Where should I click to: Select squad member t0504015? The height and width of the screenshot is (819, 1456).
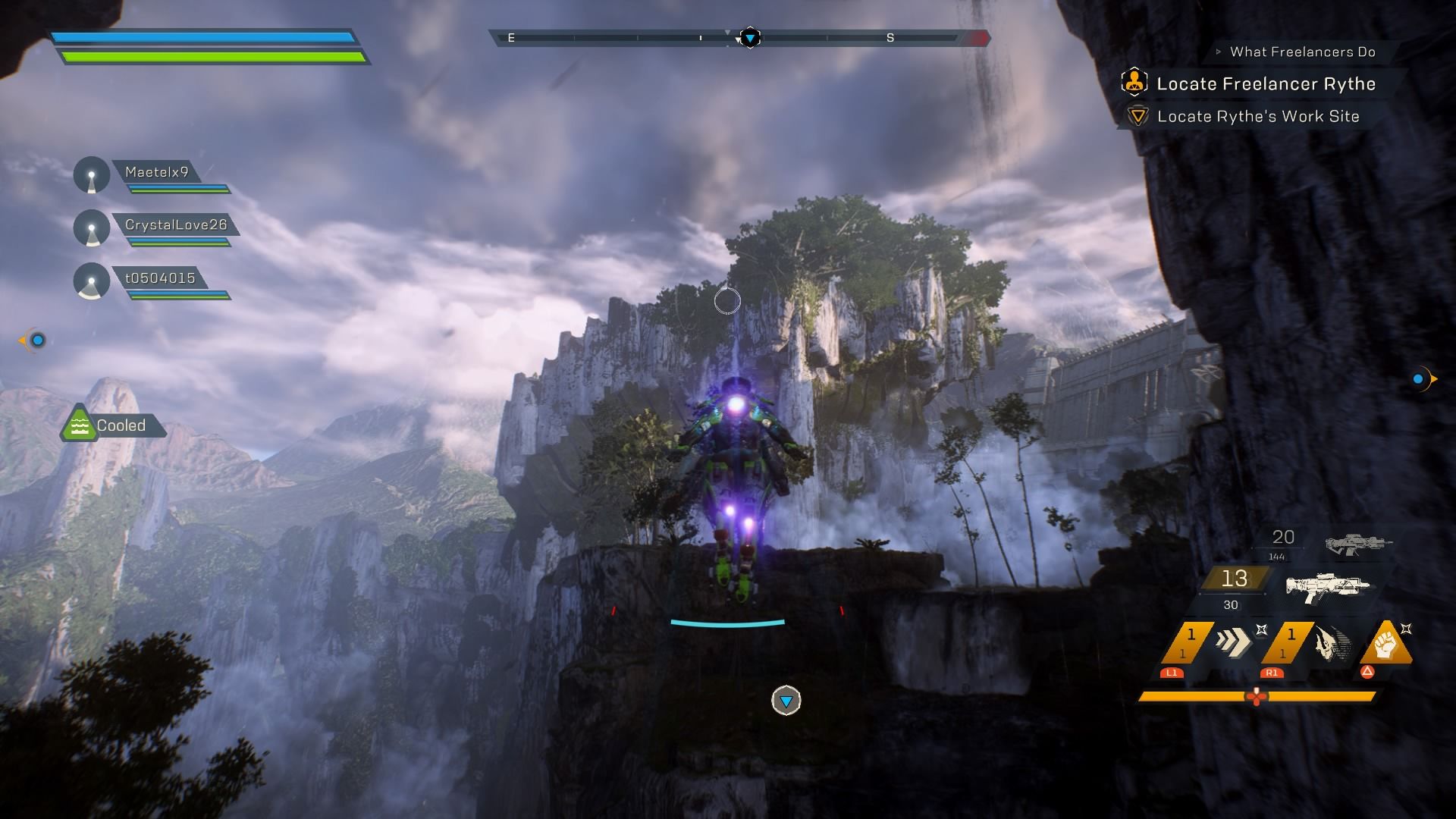point(160,278)
